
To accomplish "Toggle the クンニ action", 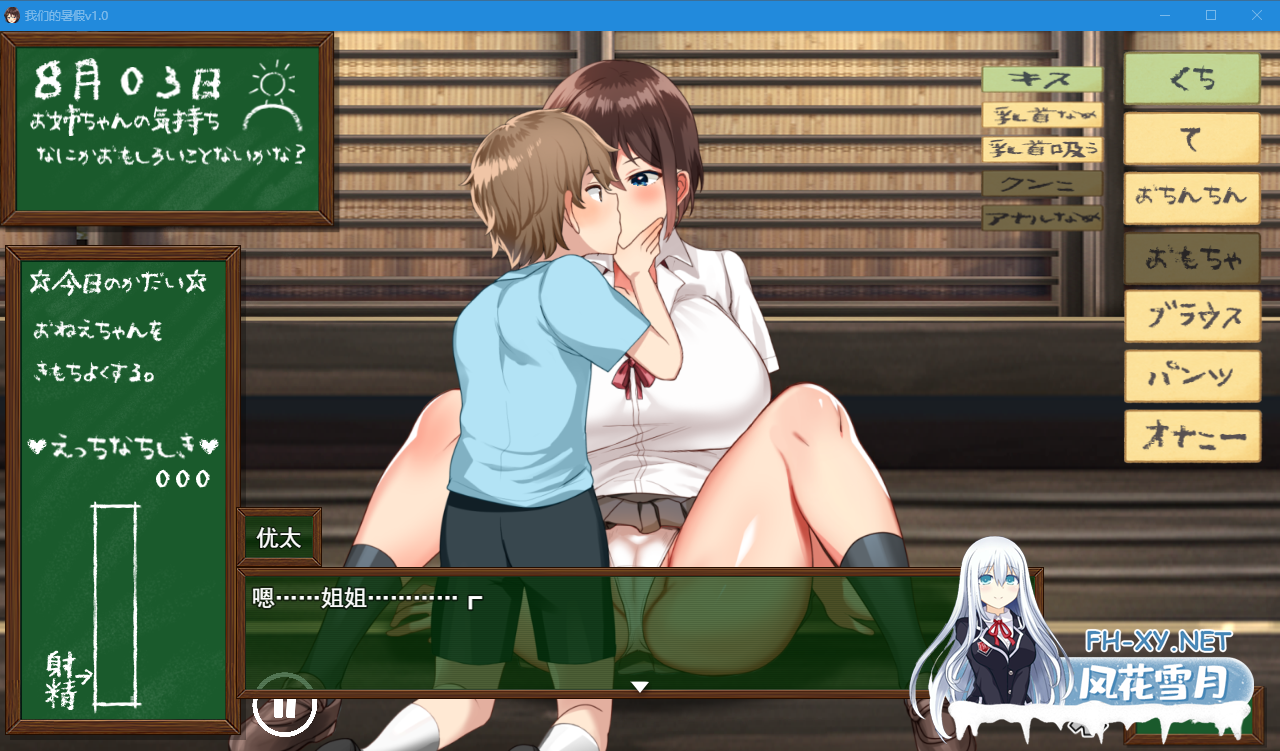I will click(x=1041, y=185).
